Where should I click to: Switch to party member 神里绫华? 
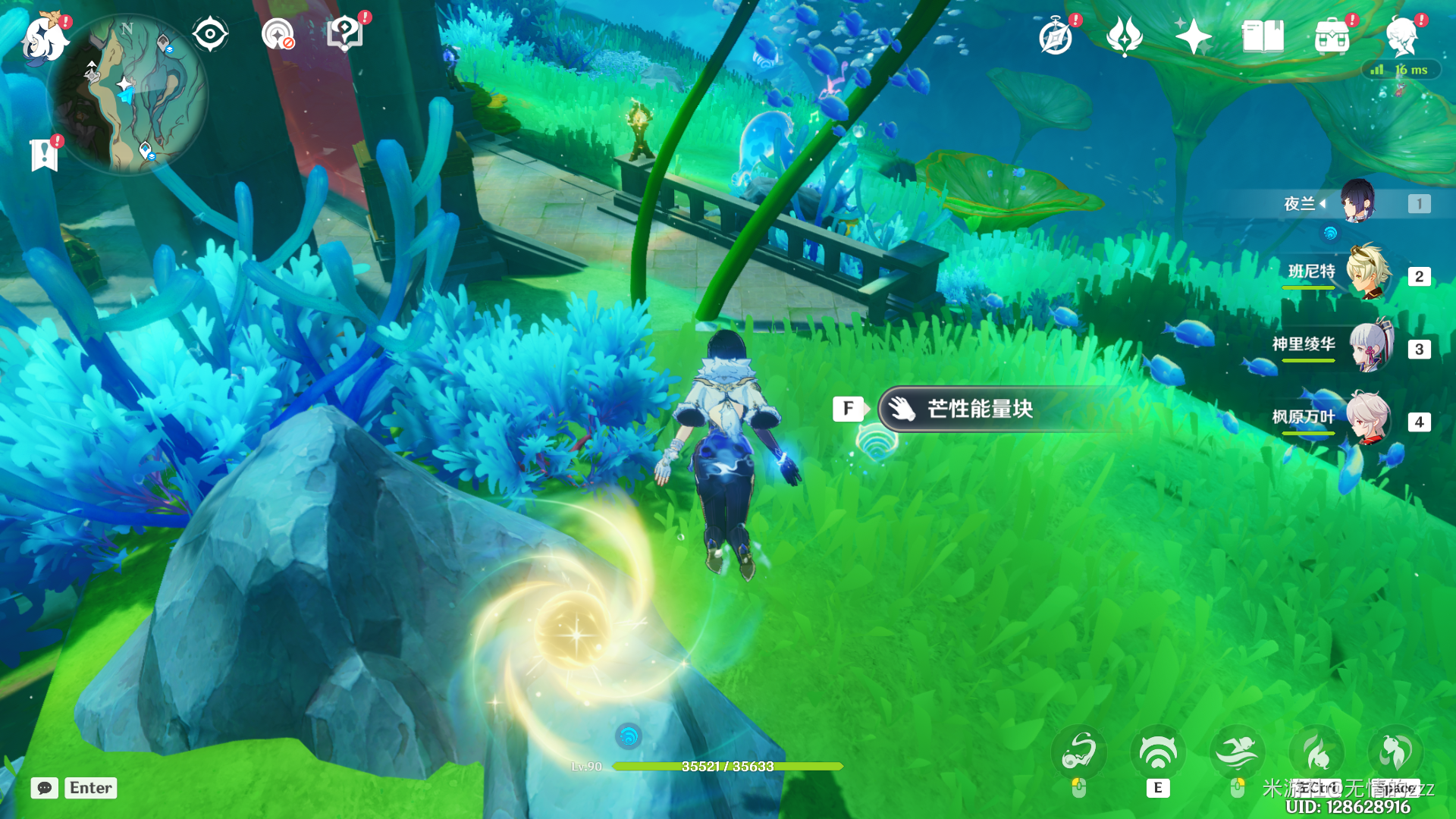(1370, 346)
